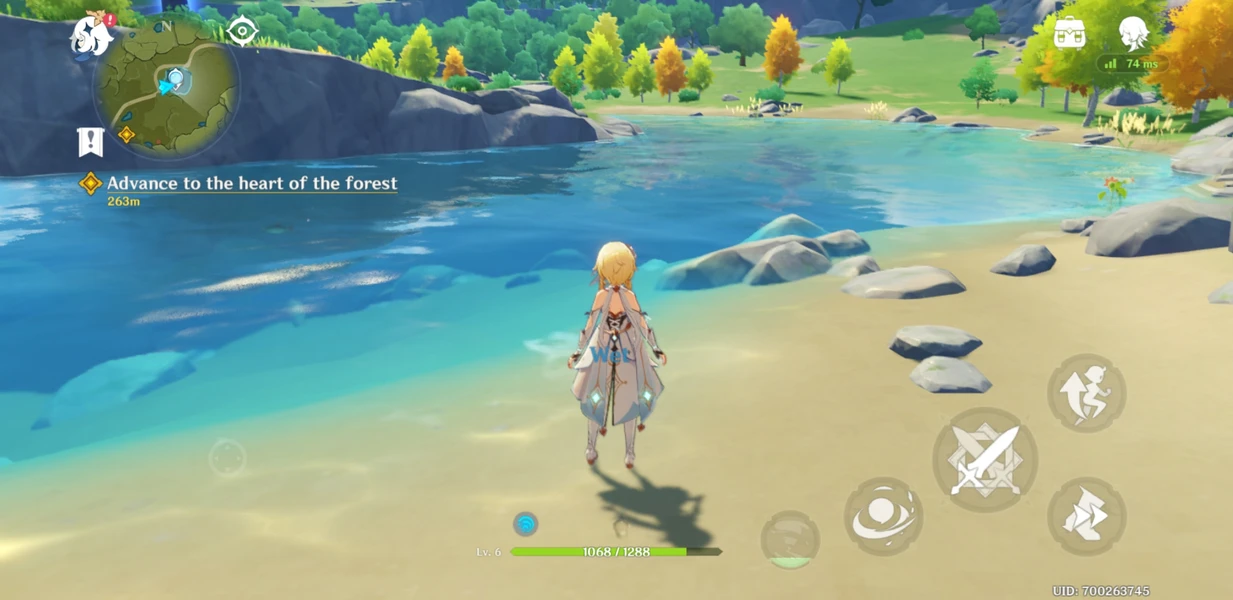The height and width of the screenshot is (600, 1233).
Task: Open the character profile icon
Action: (x=1133, y=32)
